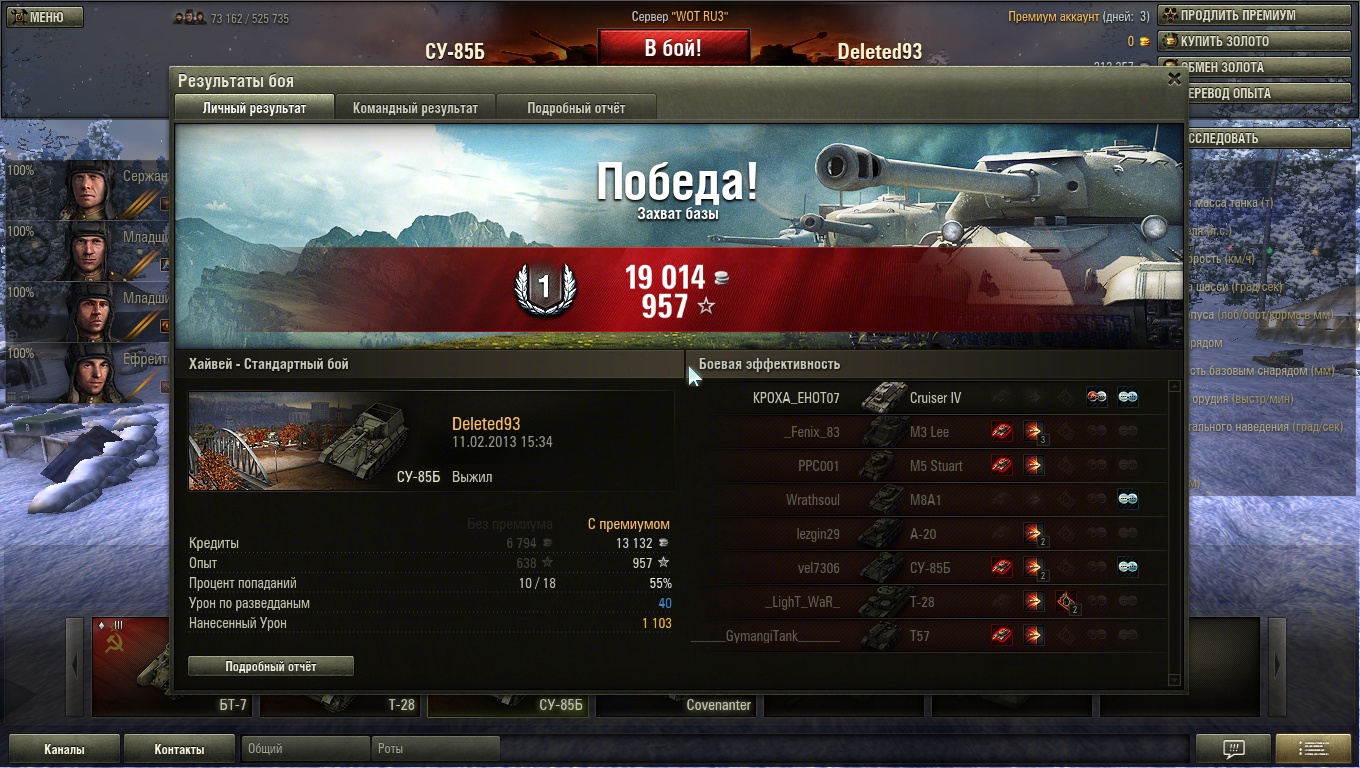Start battle with В бой! button

pos(673,48)
